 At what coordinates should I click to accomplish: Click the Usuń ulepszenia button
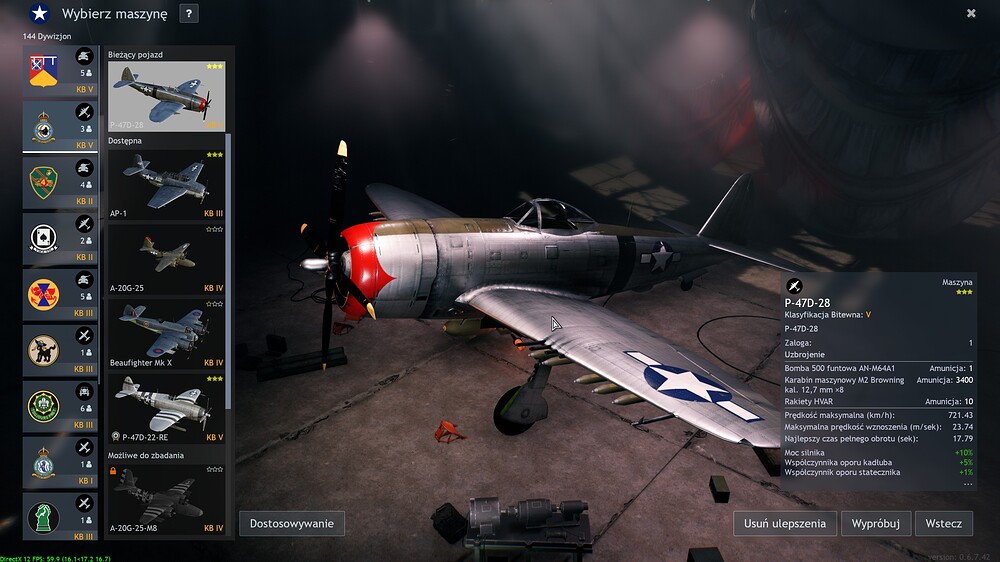785,523
